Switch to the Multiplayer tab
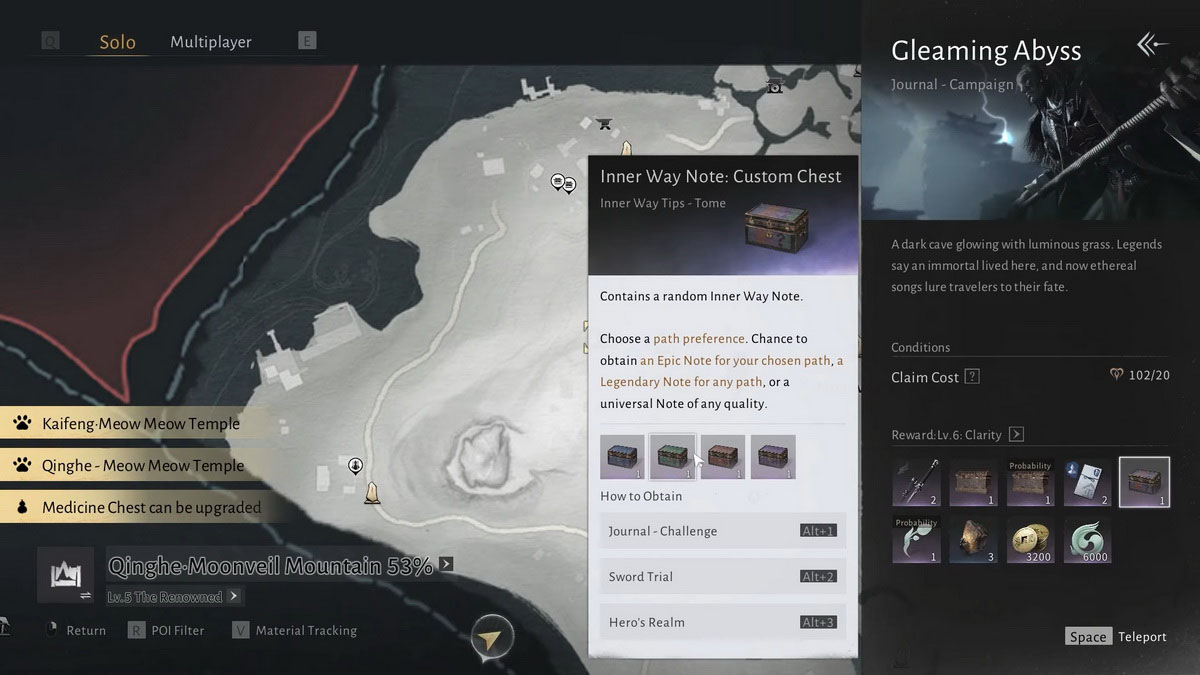The image size is (1200, 675). [210, 42]
